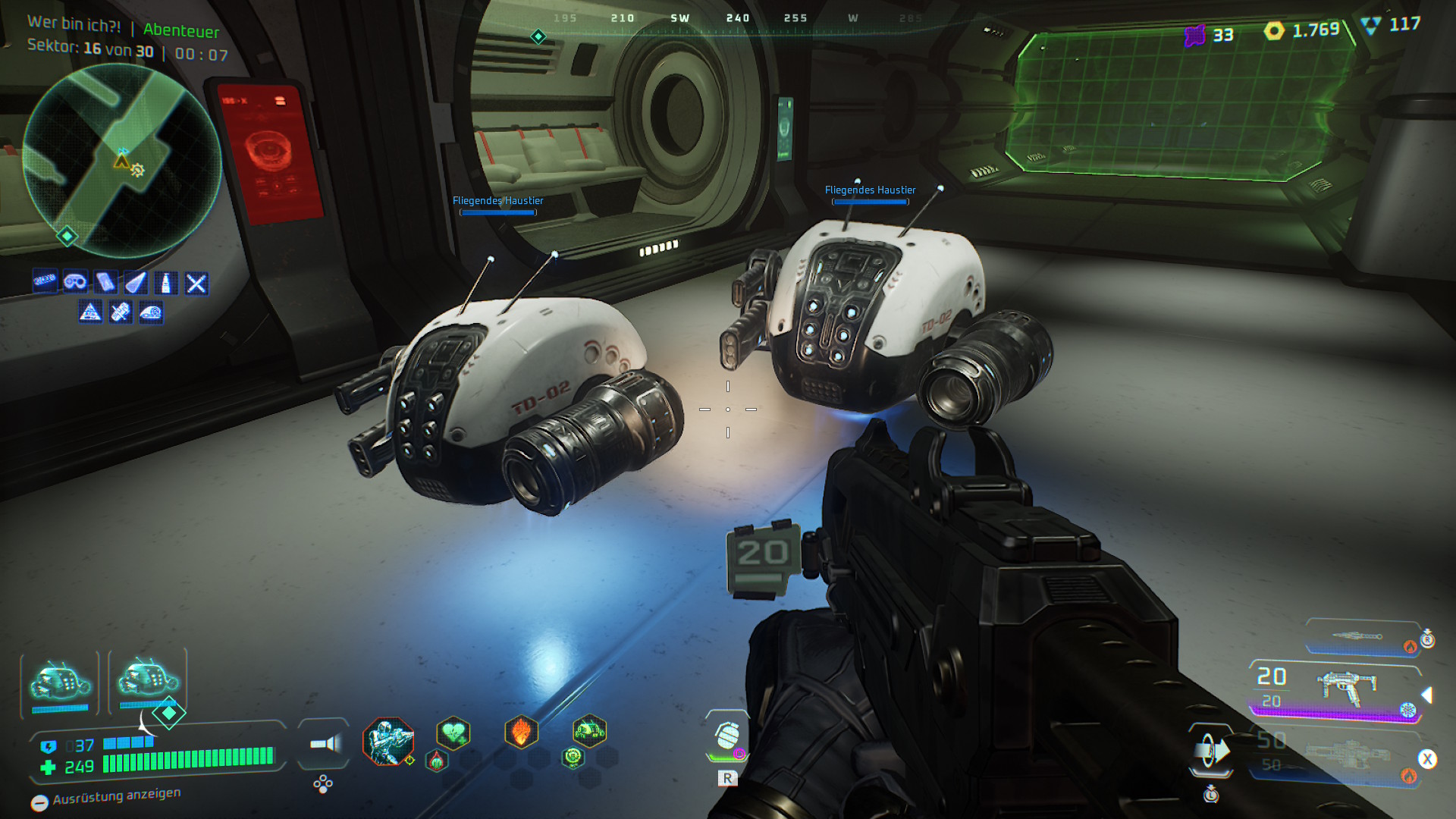Click the circular minimap

121,161
